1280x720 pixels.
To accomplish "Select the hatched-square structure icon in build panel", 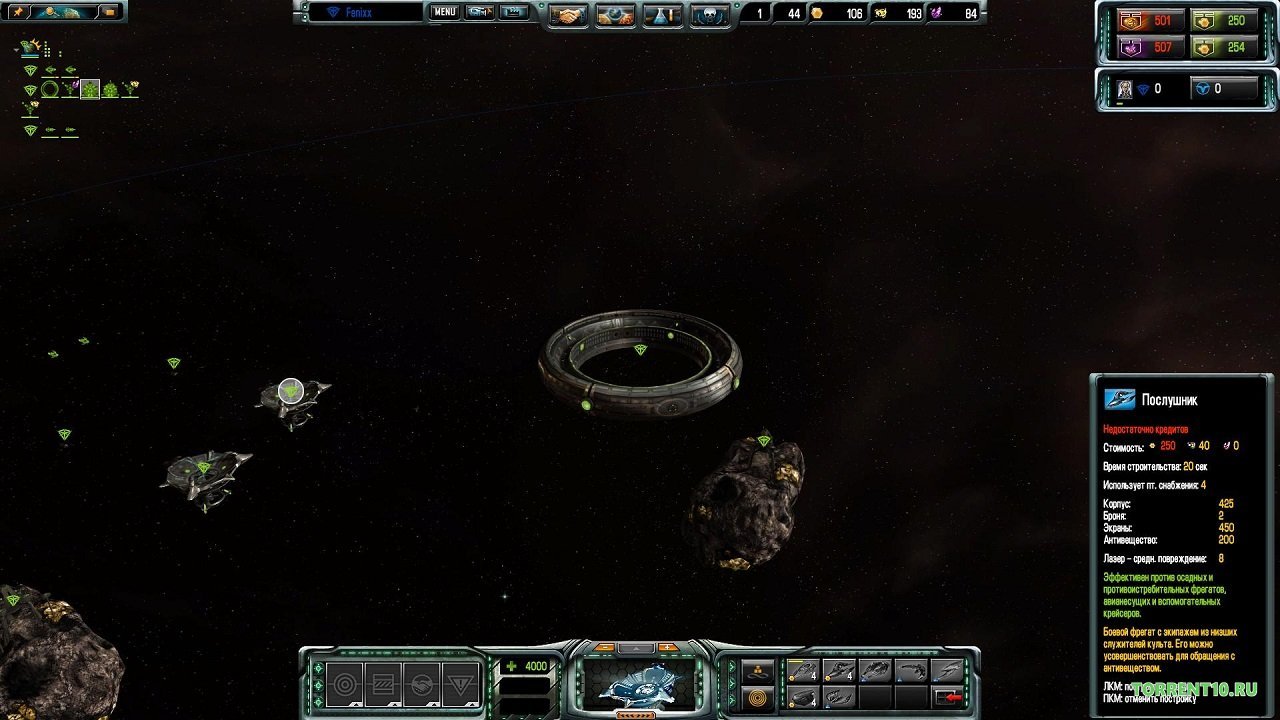I will pos(381,684).
